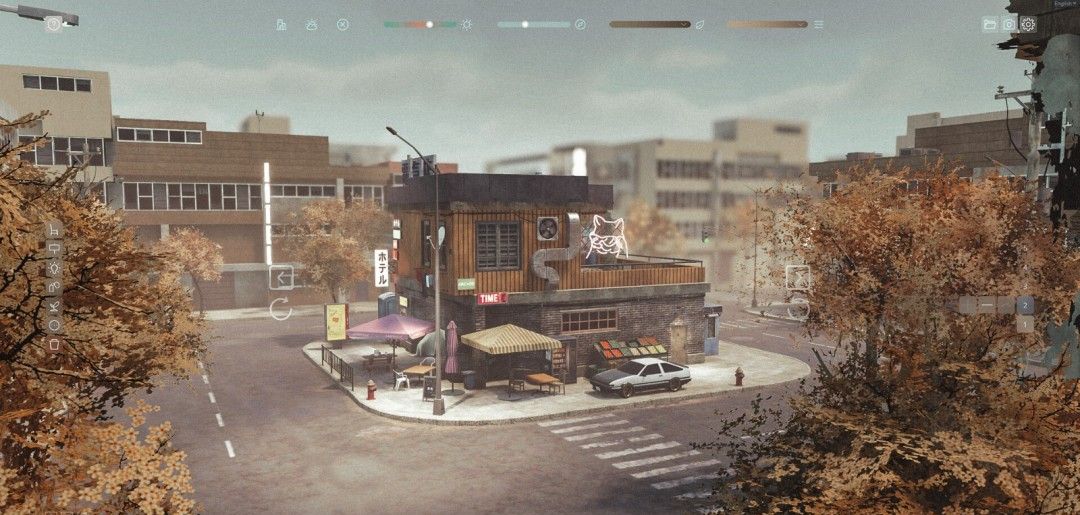Click the circled X icon in top bar
The width and height of the screenshot is (1080, 515).
[343, 24]
